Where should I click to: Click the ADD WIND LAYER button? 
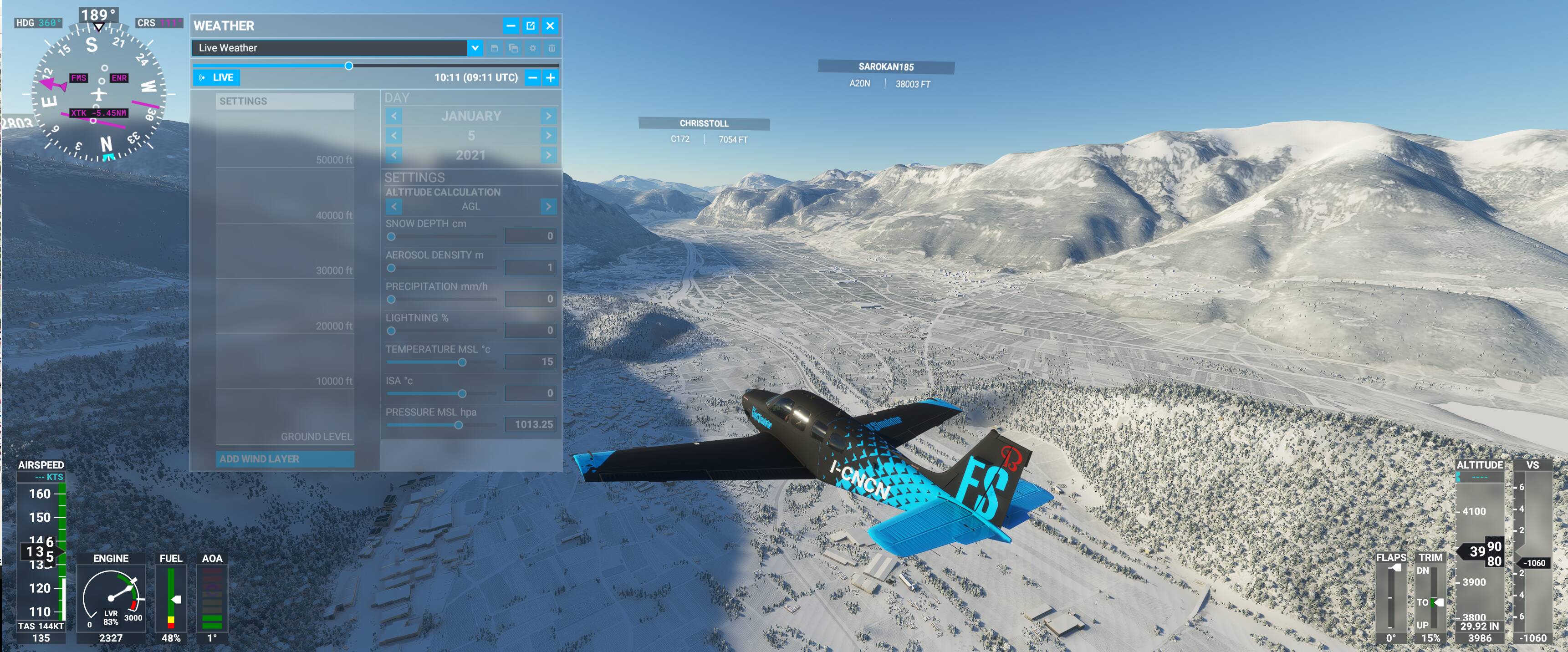(x=285, y=459)
